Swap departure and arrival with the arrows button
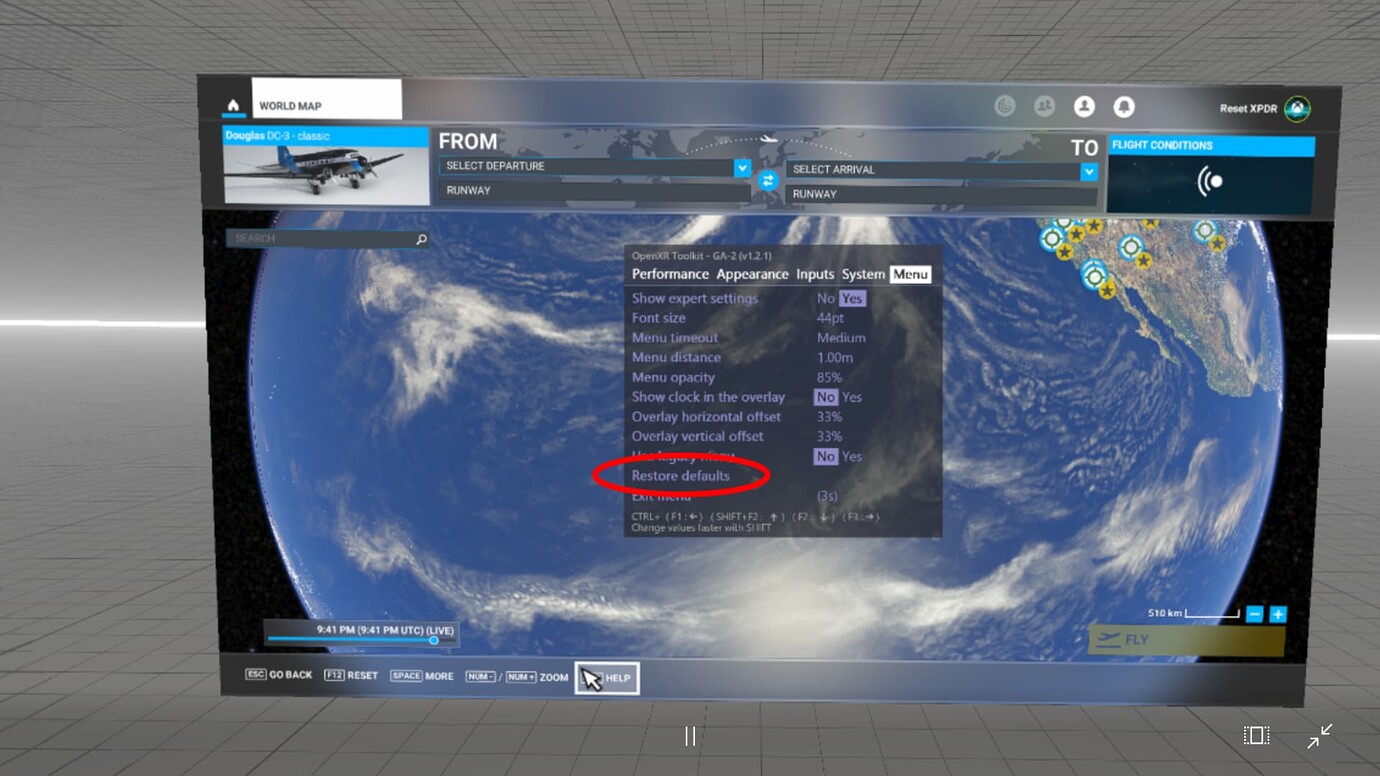The image size is (1380, 776). click(x=768, y=181)
